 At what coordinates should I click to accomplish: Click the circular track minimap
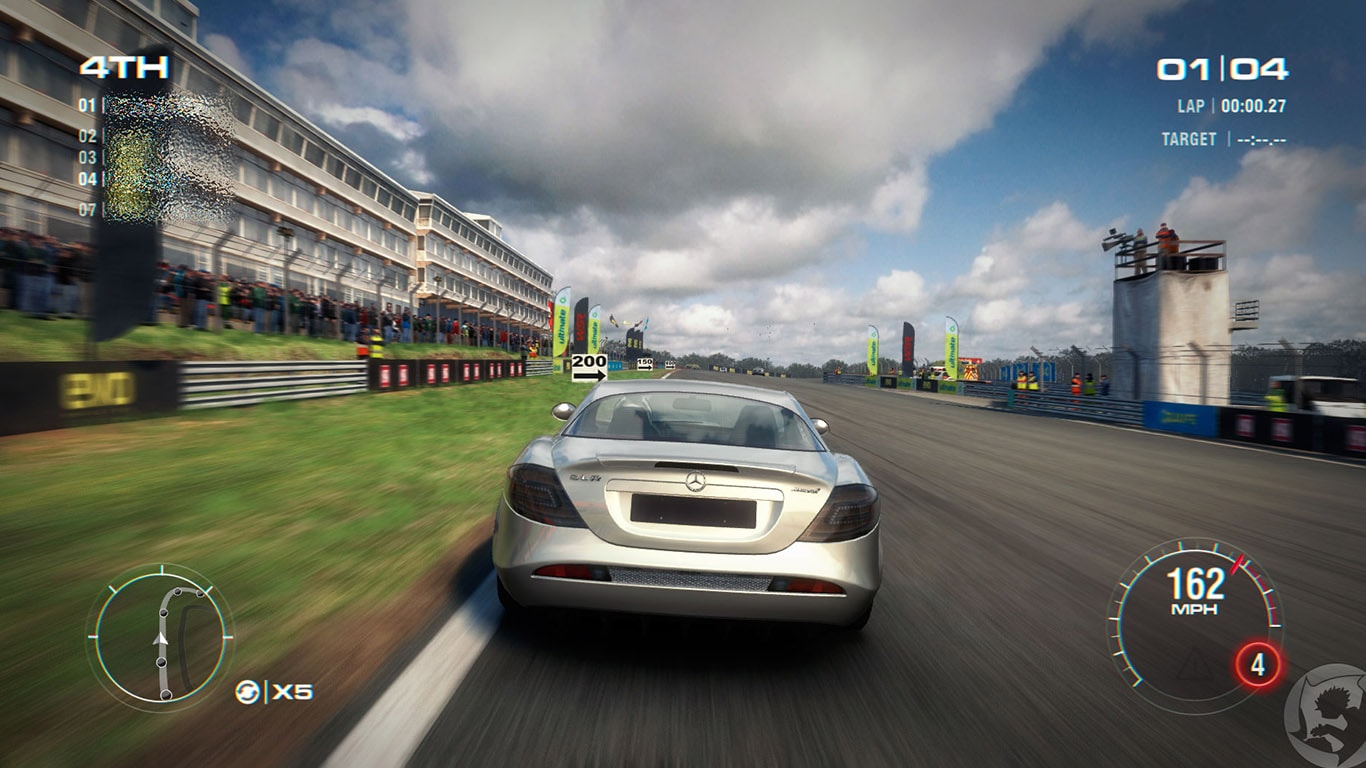[160, 639]
